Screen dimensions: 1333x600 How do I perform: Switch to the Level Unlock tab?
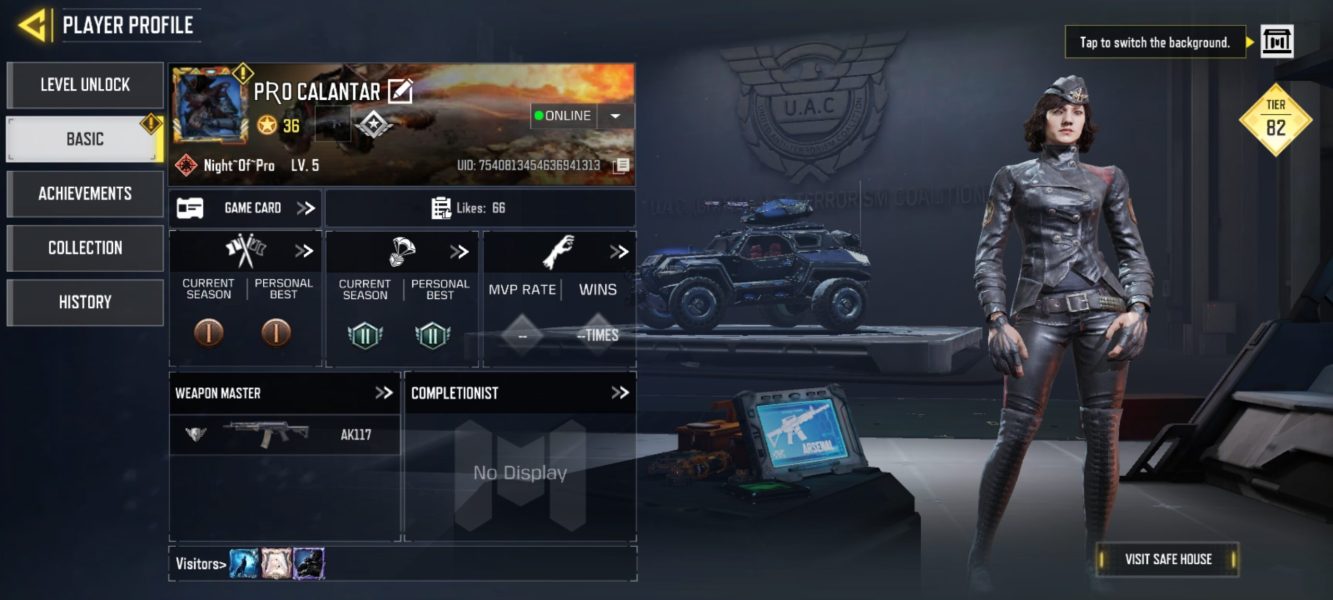click(x=85, y=85)
